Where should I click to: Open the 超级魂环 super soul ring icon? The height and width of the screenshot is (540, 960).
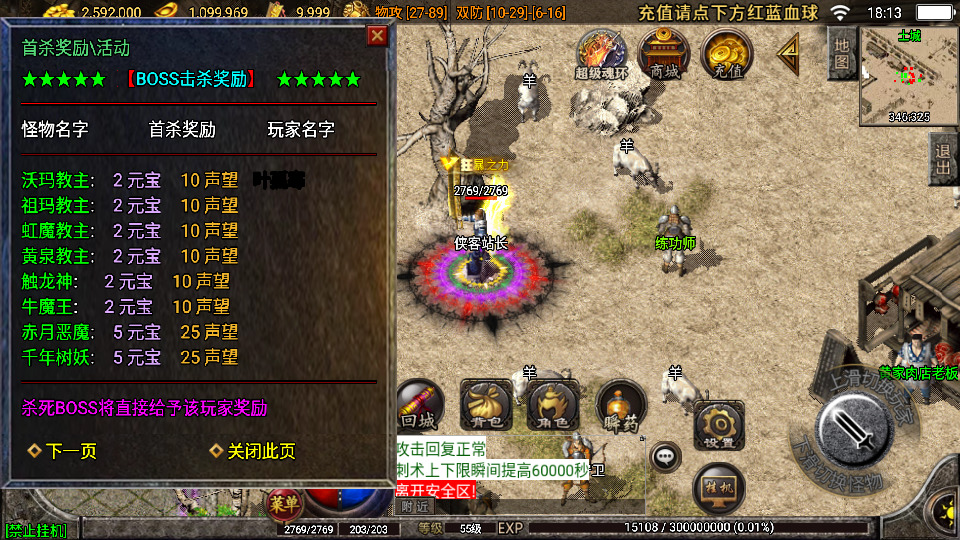click(x=602, y=54)
